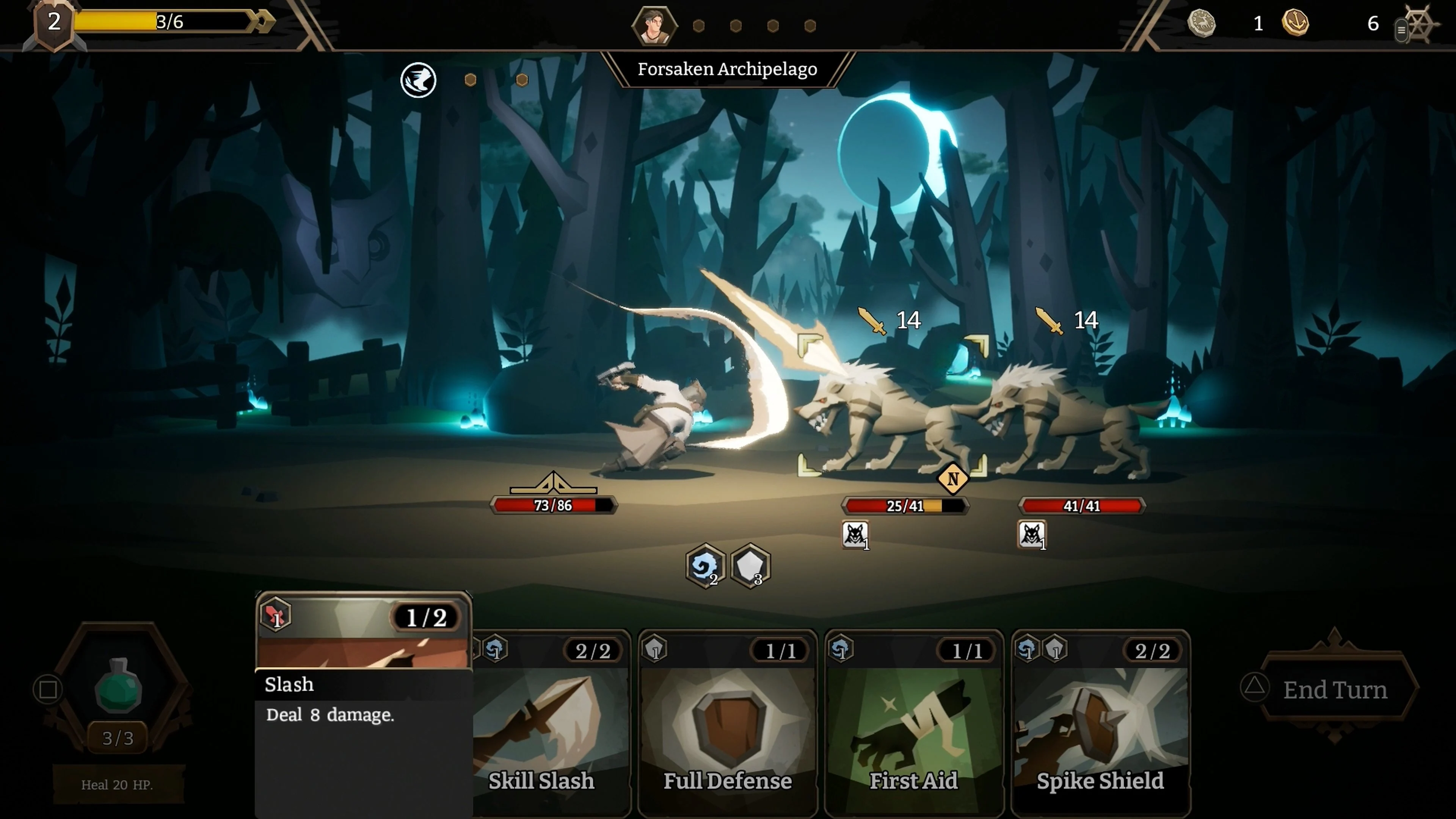The image size is (1456, 819).
Task: Click the white wing skill icon
Action: [x=418, y=80]
